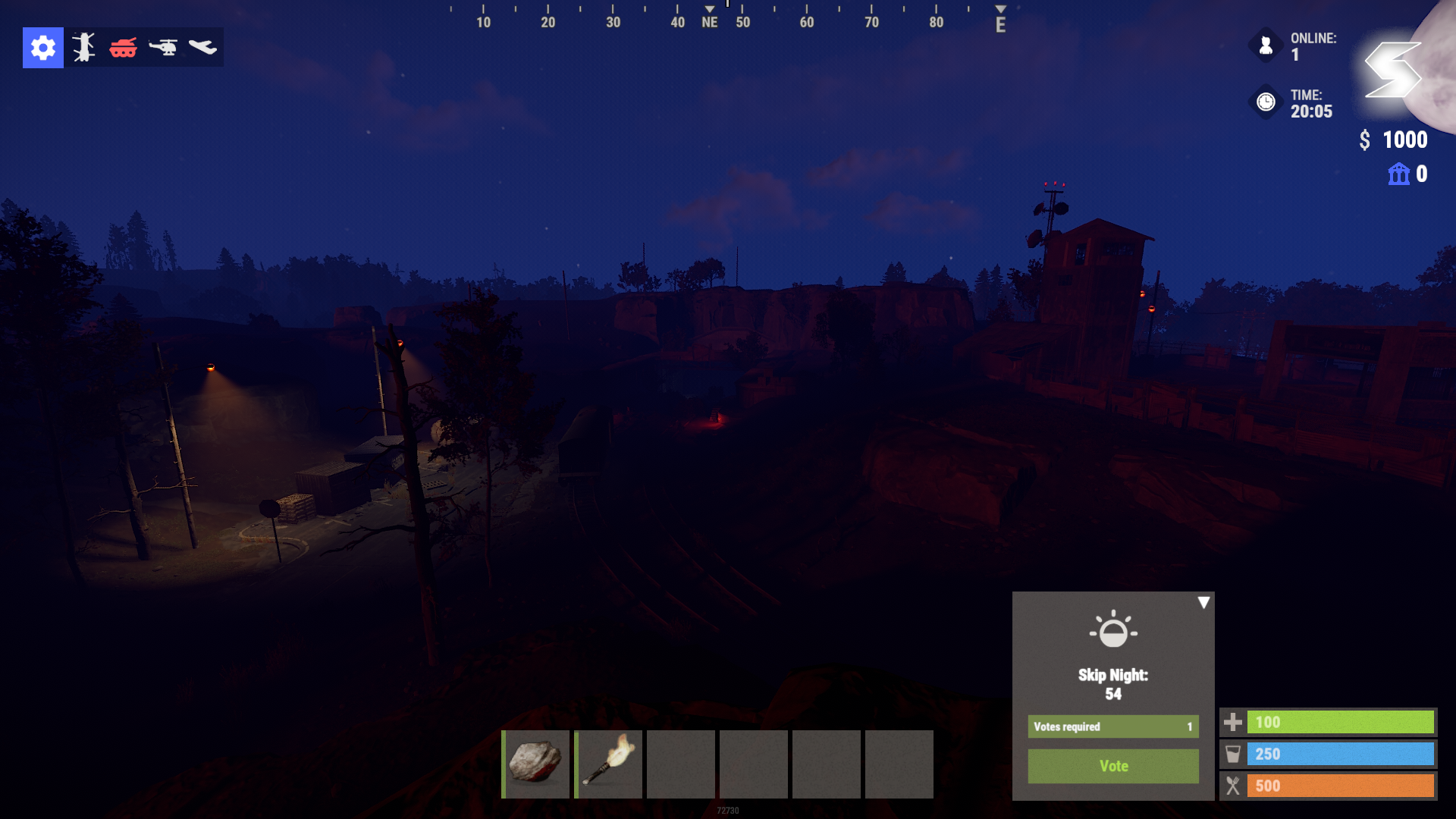Vote to skip the night
Screen dimensions: 1456x819
(1112, 766)
